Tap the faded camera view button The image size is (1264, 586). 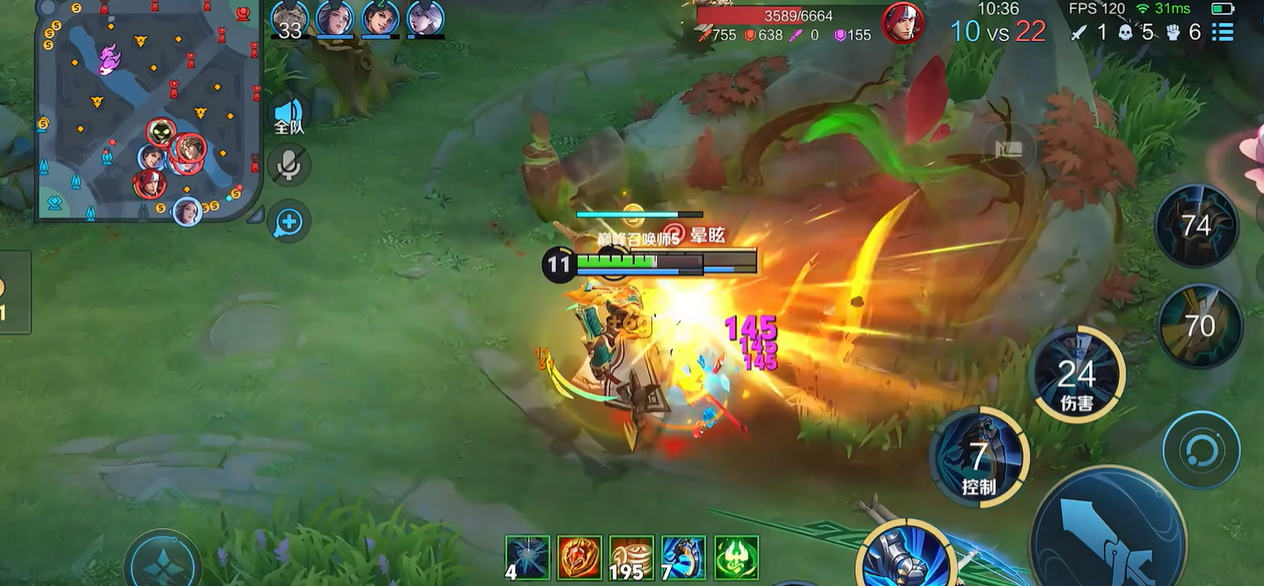(1008, 150)
